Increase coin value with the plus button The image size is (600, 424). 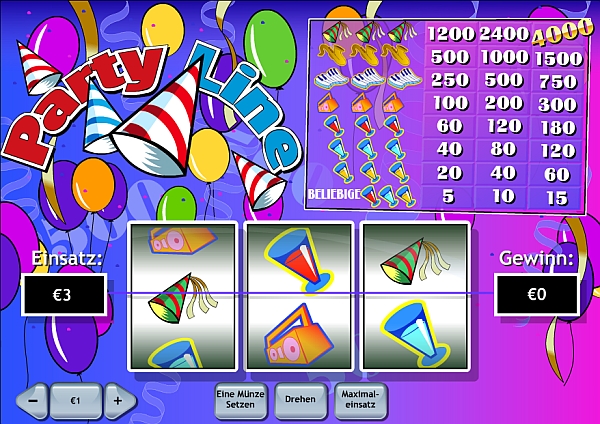[x=117, y=400]
